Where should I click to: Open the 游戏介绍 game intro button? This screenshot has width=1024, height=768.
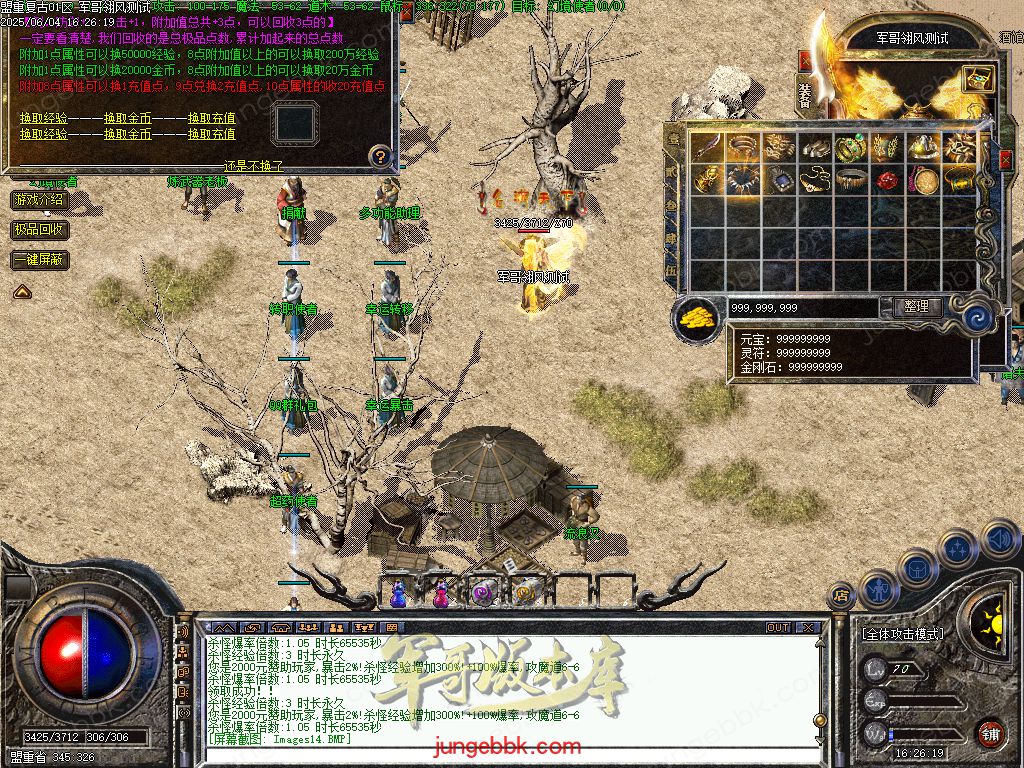[39, 200]
